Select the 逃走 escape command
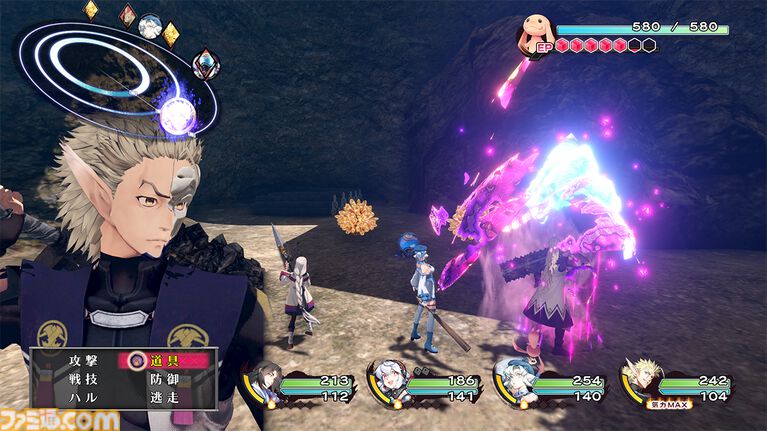The height and width of the screenshot is (431, 767). coord(165,397)
